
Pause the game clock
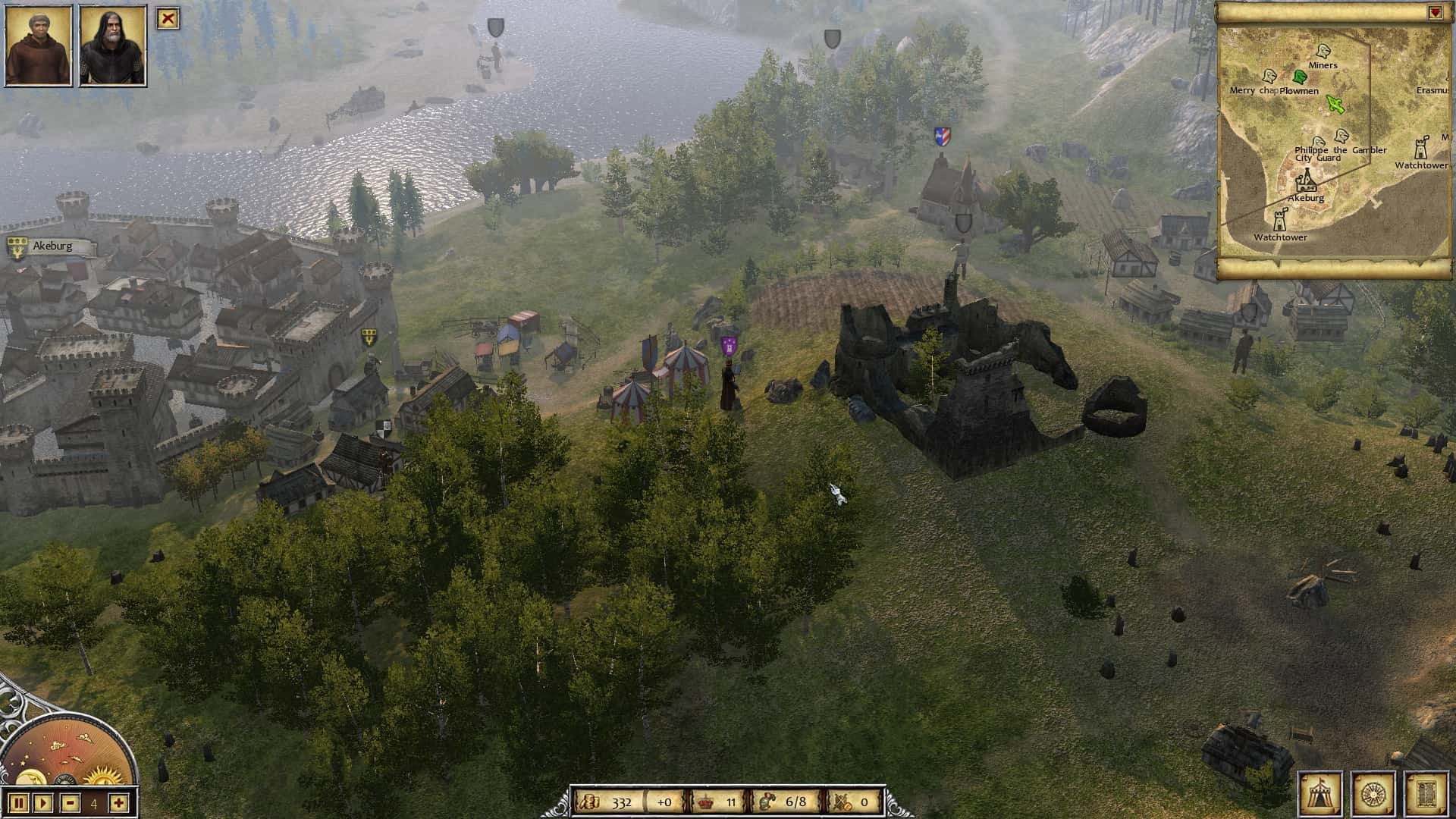coord(18,803)
